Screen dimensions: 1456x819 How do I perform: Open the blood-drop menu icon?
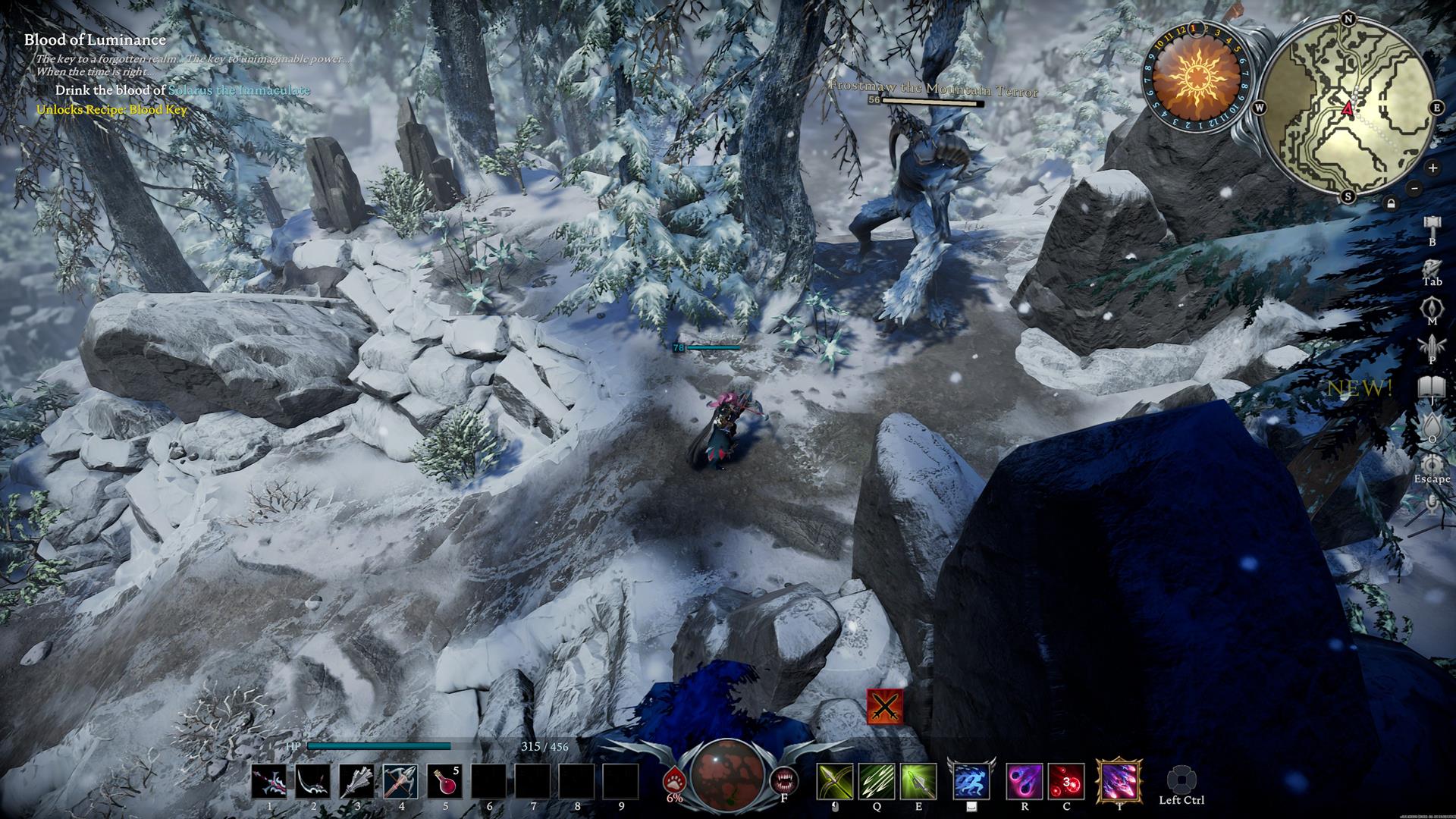click(1432, 425)
